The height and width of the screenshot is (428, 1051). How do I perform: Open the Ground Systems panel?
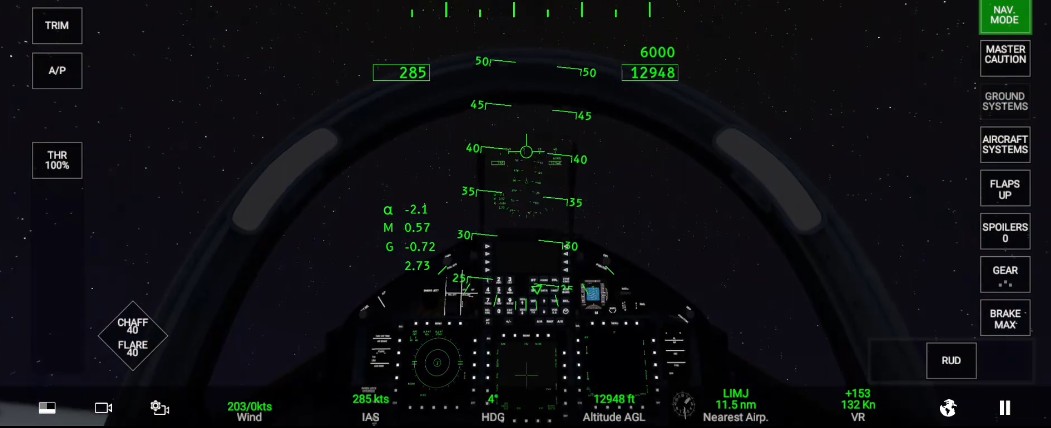tap(1005, 101)
